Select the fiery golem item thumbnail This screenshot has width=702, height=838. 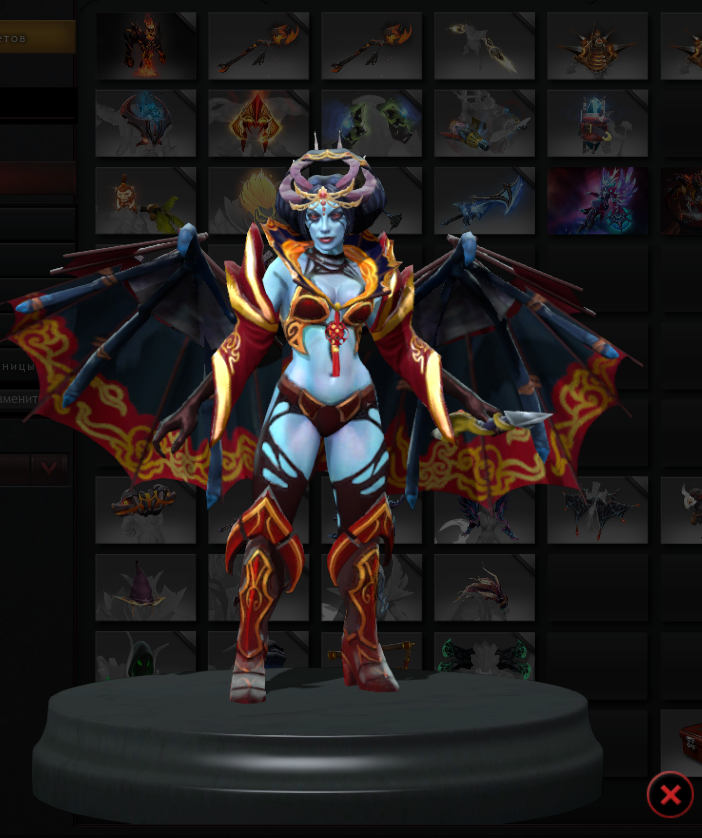point(146,45)
